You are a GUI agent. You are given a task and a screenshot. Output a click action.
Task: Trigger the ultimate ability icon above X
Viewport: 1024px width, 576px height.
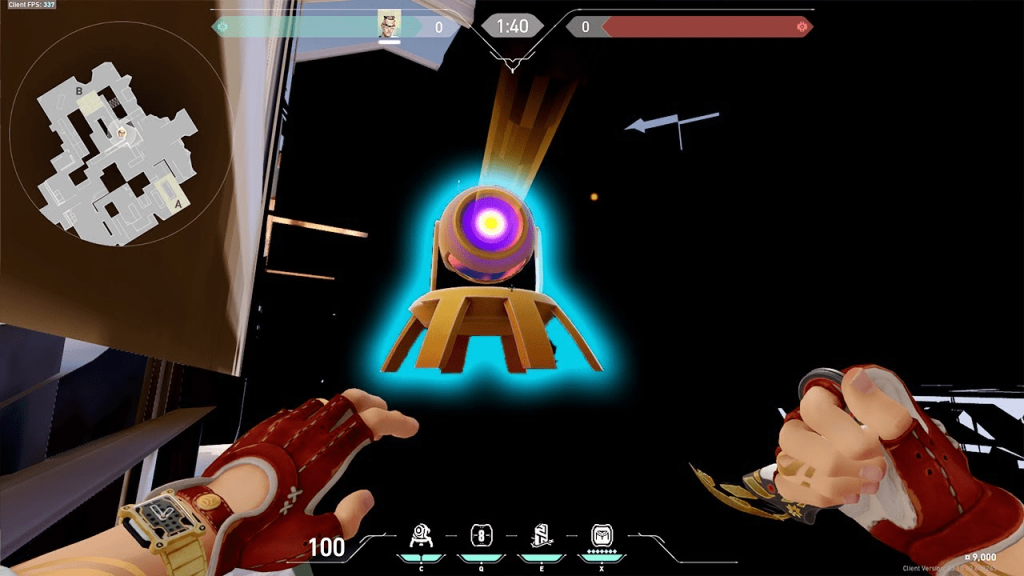[x=601, y=534]
